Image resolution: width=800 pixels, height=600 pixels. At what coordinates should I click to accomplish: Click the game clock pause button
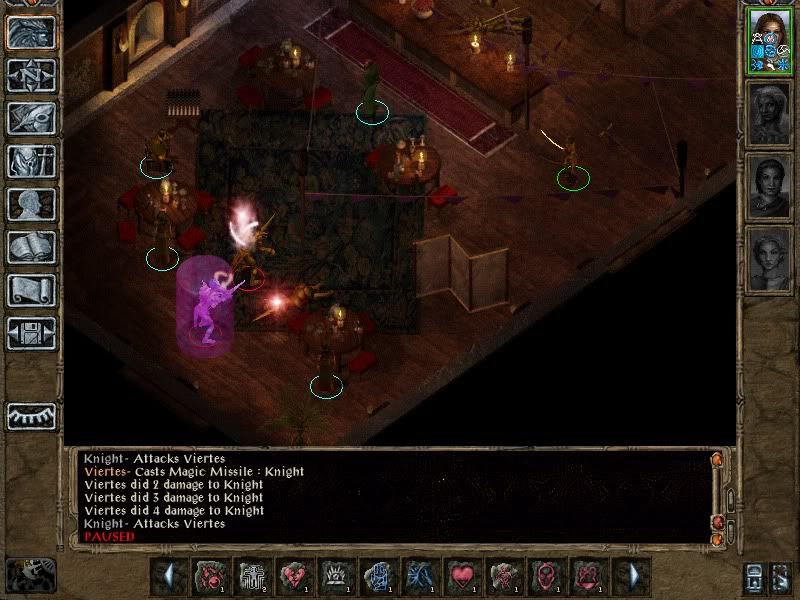click(x=30, y=575)
